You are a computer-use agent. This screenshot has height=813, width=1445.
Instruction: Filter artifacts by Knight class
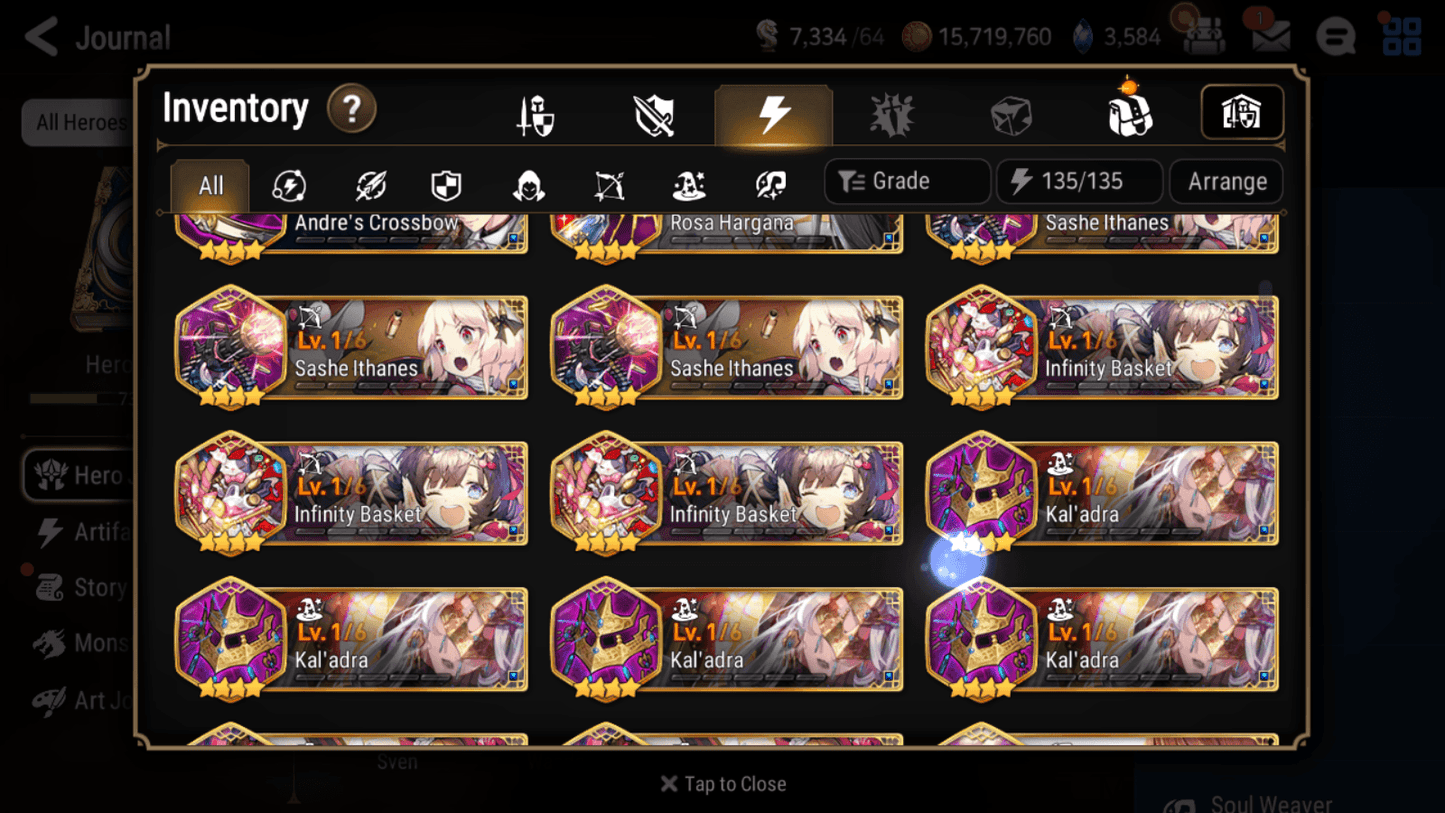[444, 184]
